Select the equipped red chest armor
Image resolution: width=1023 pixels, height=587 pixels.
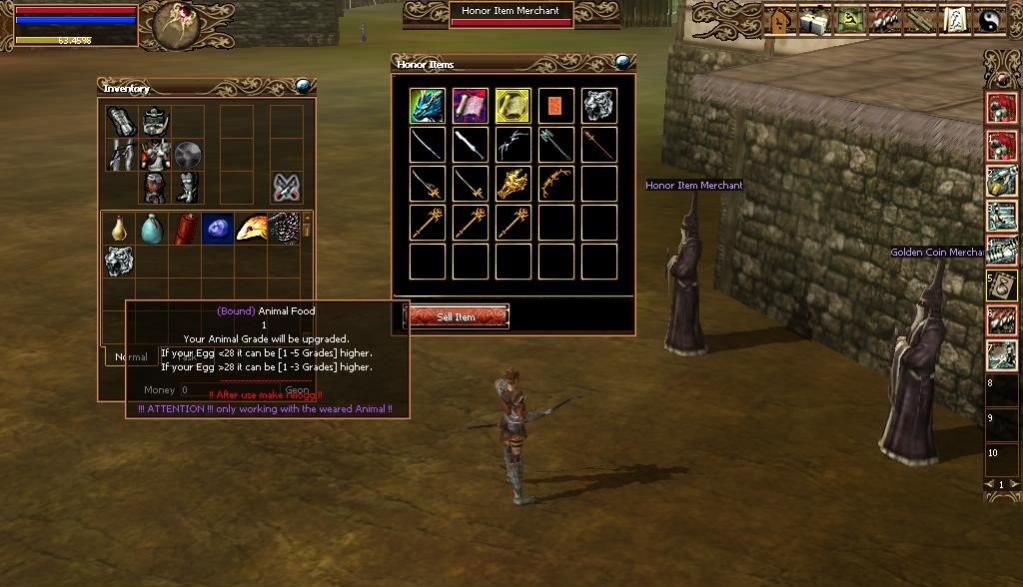[155, 155]
